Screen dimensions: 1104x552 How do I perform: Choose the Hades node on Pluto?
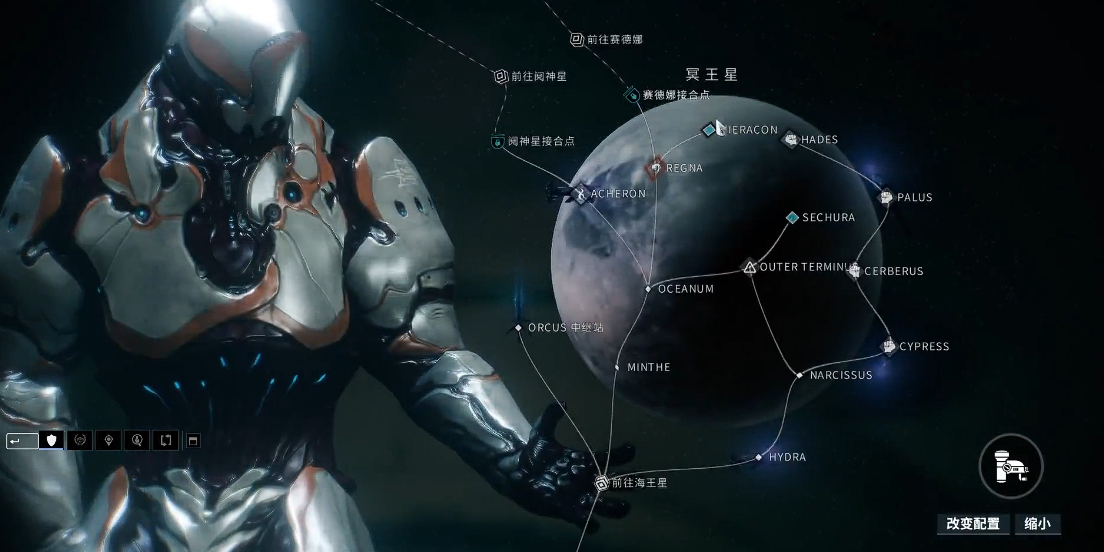[x=790, y=139]
